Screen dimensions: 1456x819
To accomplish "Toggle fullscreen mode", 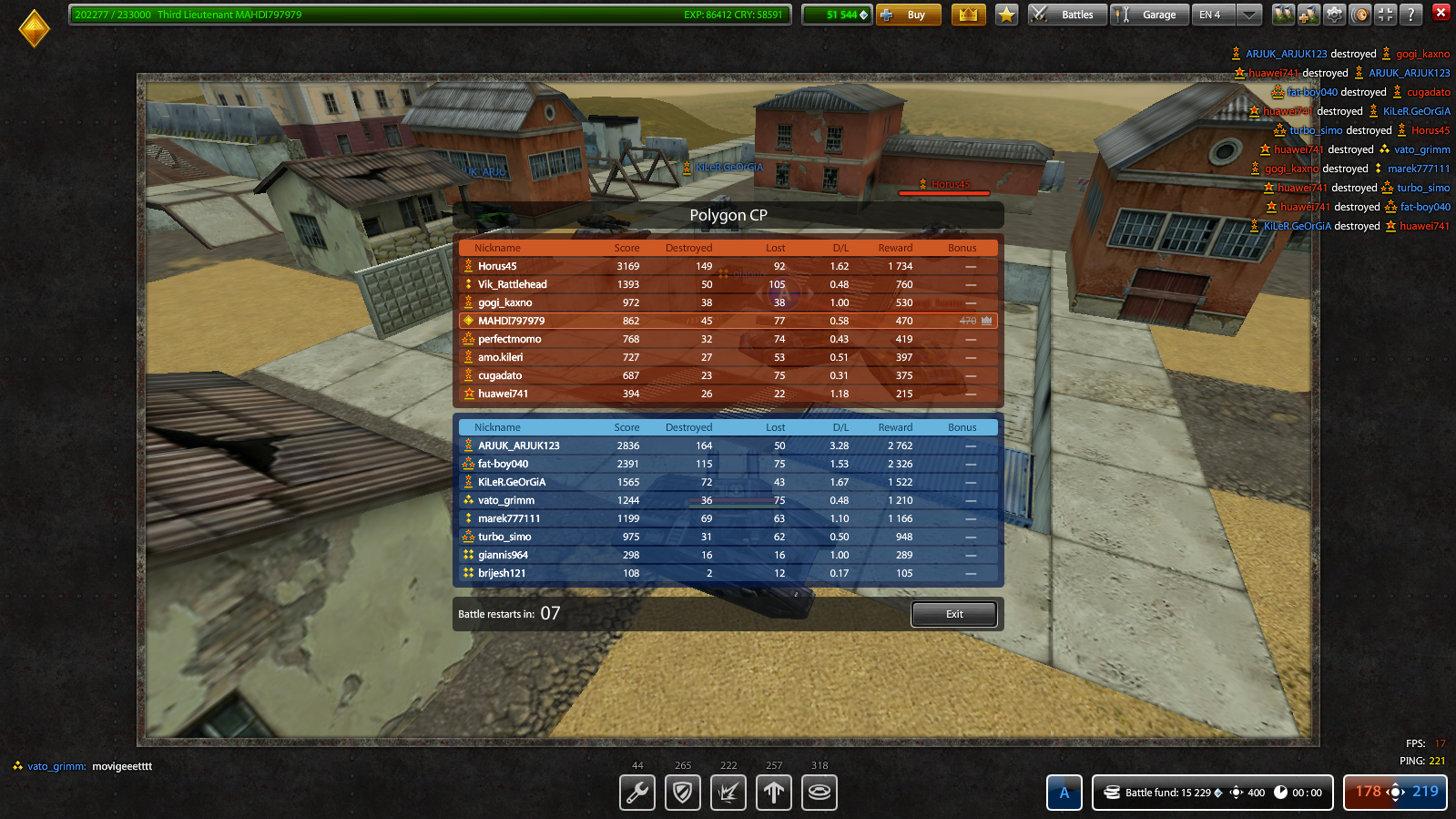I will coord(1384,15).
